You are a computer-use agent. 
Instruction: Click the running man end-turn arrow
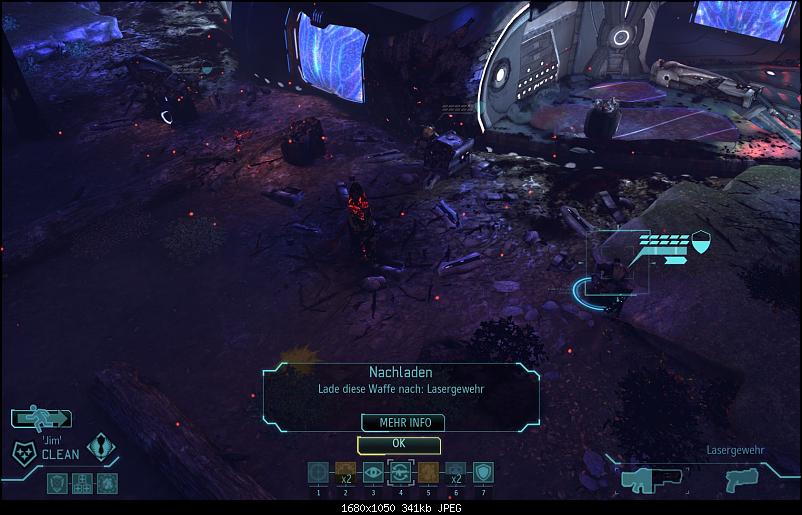(x=42, y=418)
